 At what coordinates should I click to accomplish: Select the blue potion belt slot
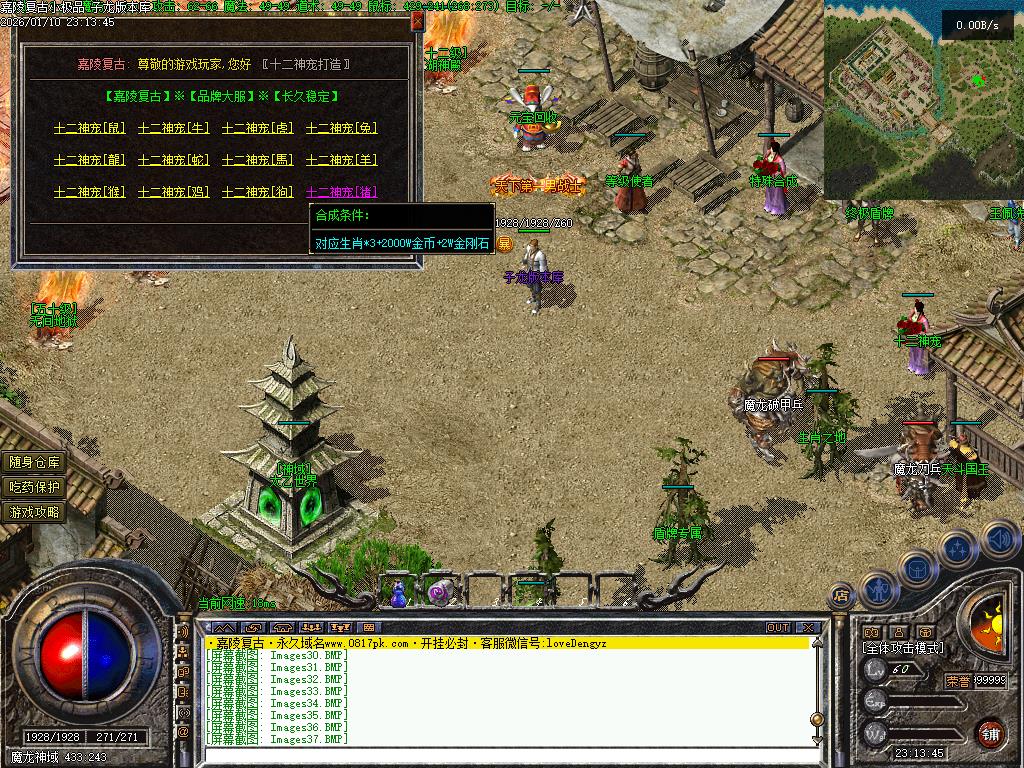(x=398, y=595)
